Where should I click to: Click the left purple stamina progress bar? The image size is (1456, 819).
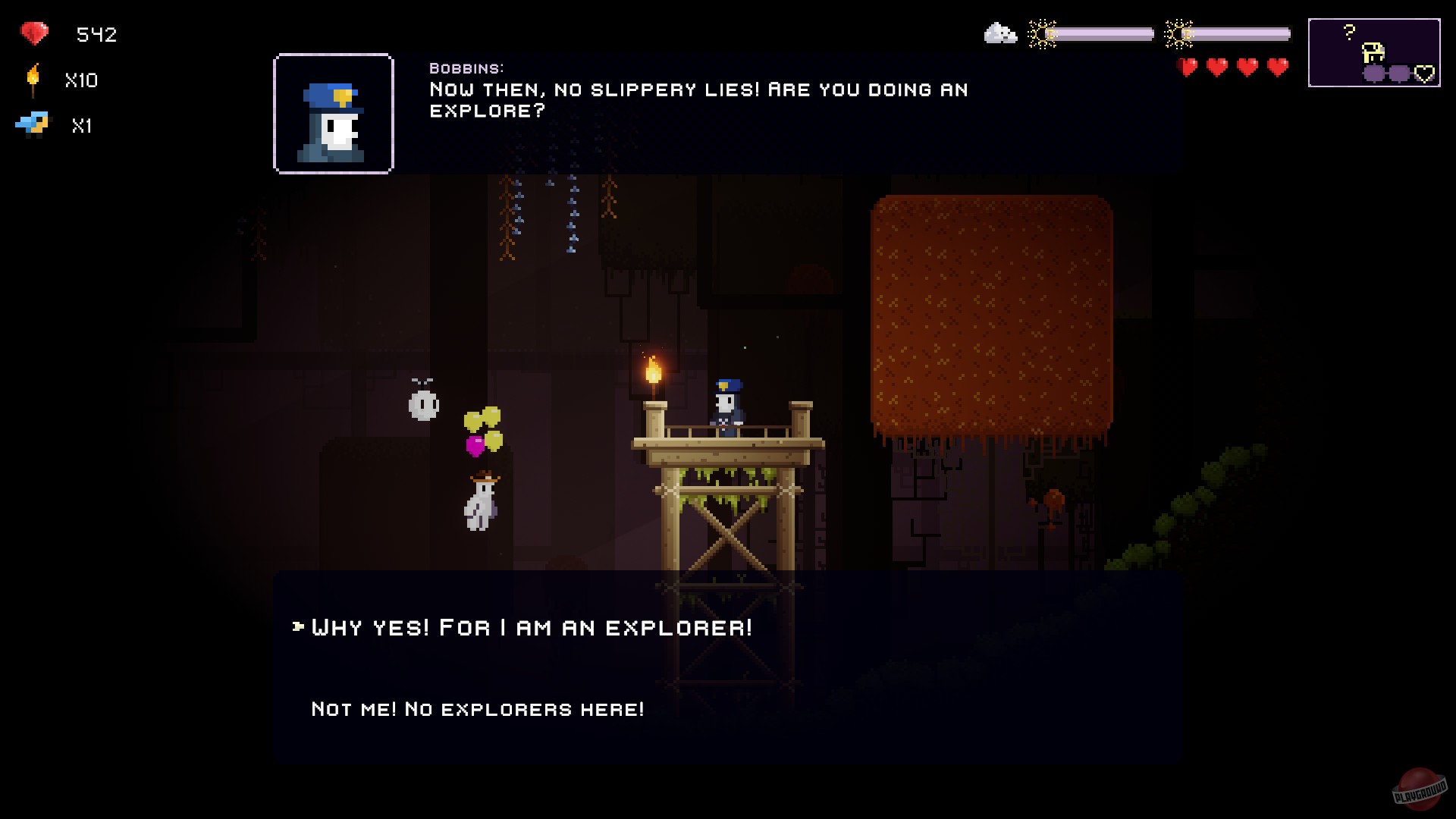(x=1100, y=33)
